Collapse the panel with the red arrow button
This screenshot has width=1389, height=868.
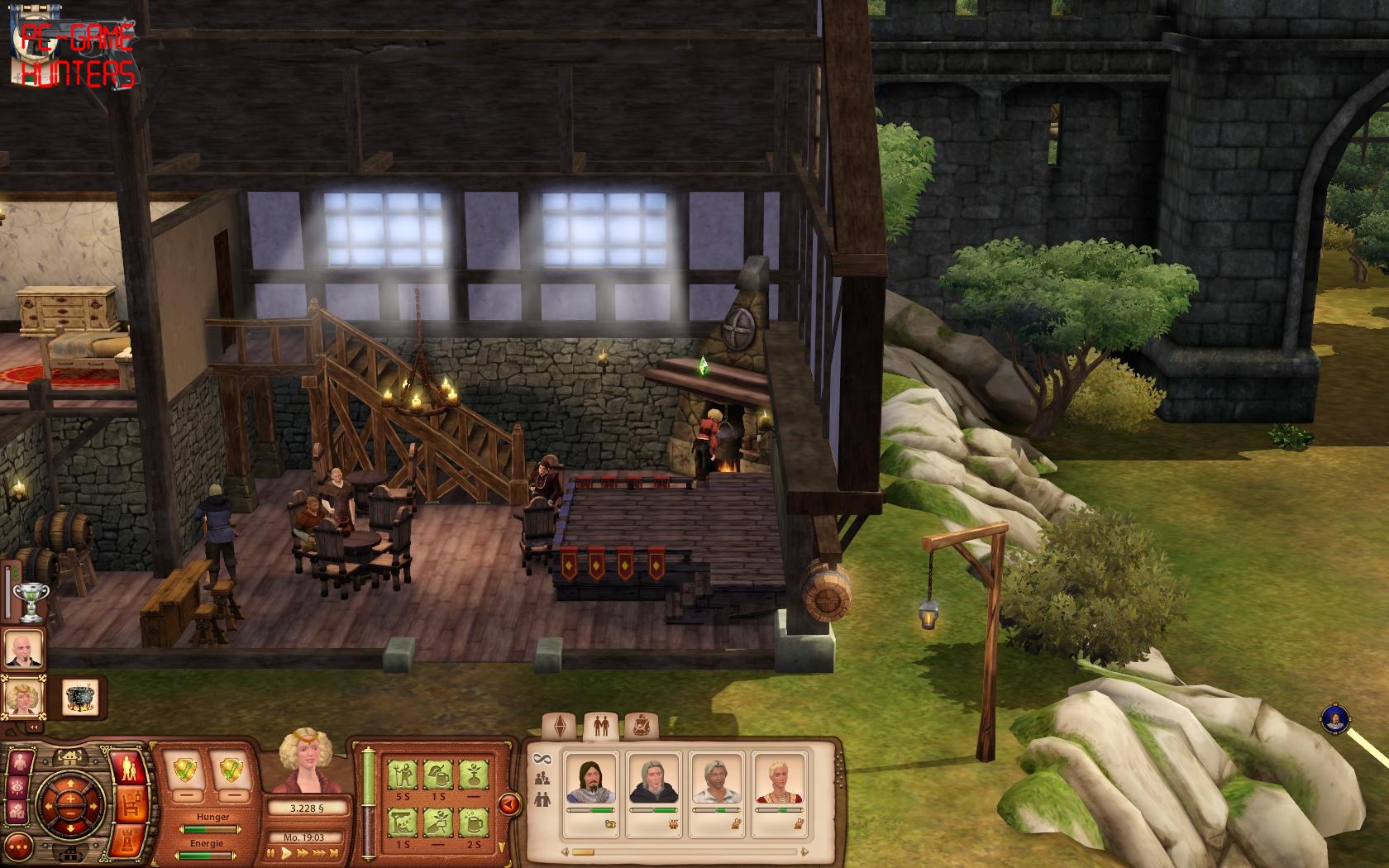click(508, 803)
